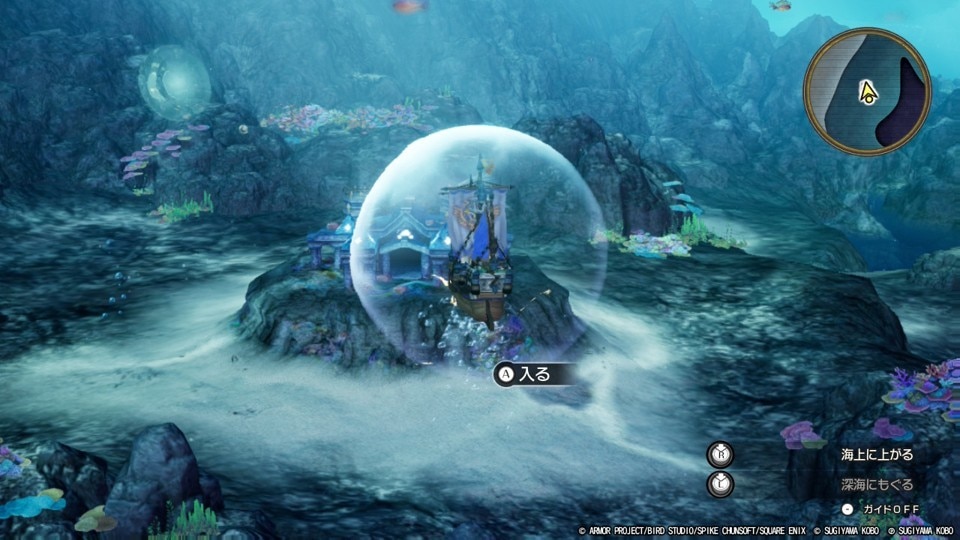Screen dimensions: 960x540
Task: Choose 深海にもぐる to dive deeper
Action: 876,484
